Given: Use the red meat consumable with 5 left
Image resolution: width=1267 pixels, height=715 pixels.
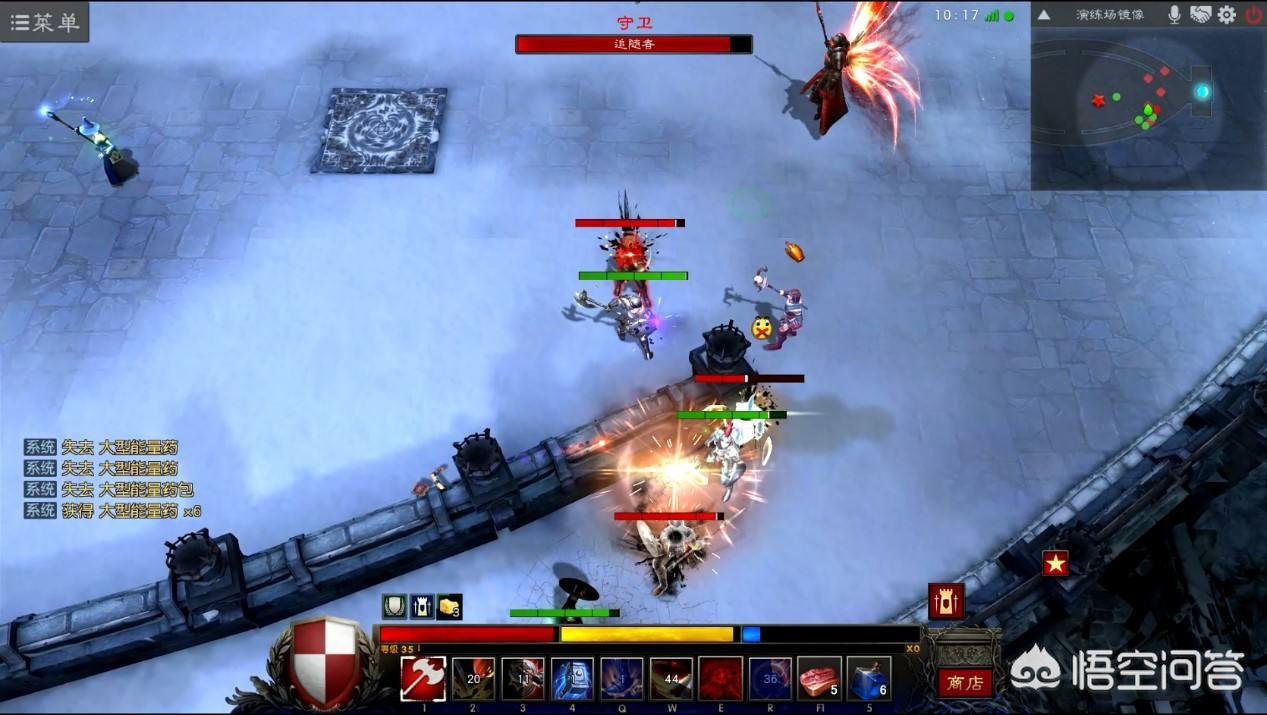Looking at the screenshot, I should click(x=819, y=678).
